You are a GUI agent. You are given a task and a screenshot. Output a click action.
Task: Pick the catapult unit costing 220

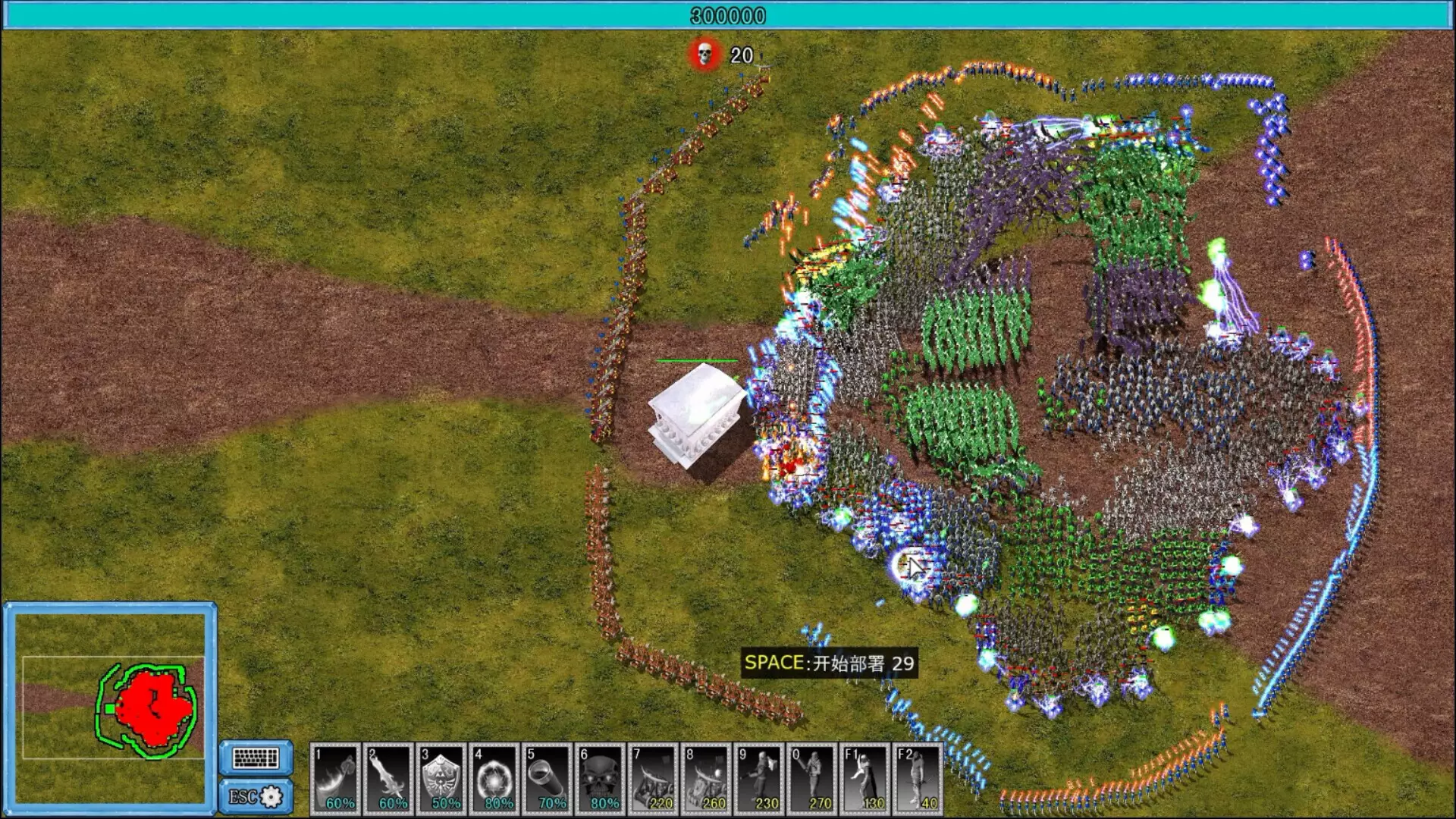click(654, 778)
